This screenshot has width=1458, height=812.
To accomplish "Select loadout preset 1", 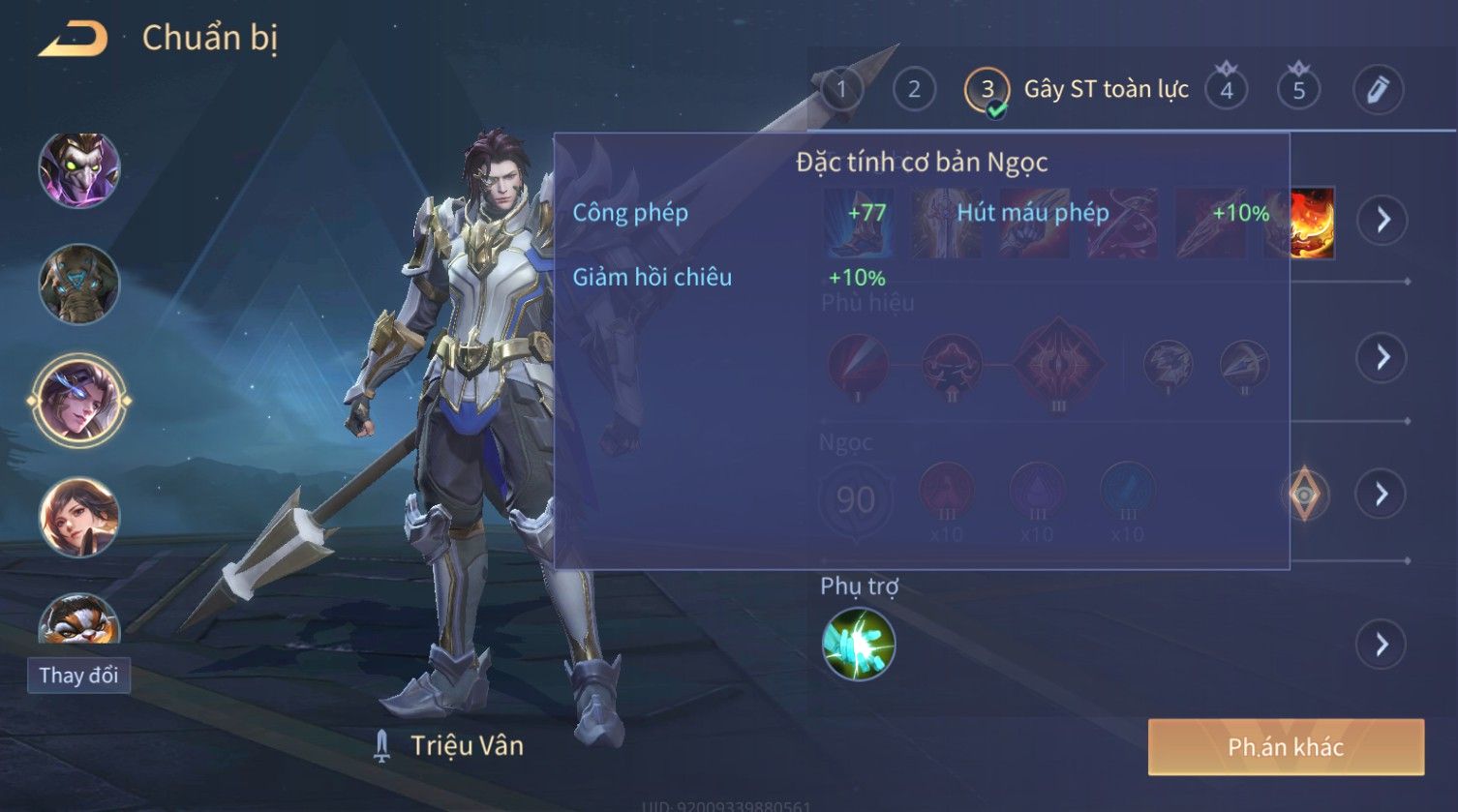I will (841, 90).
